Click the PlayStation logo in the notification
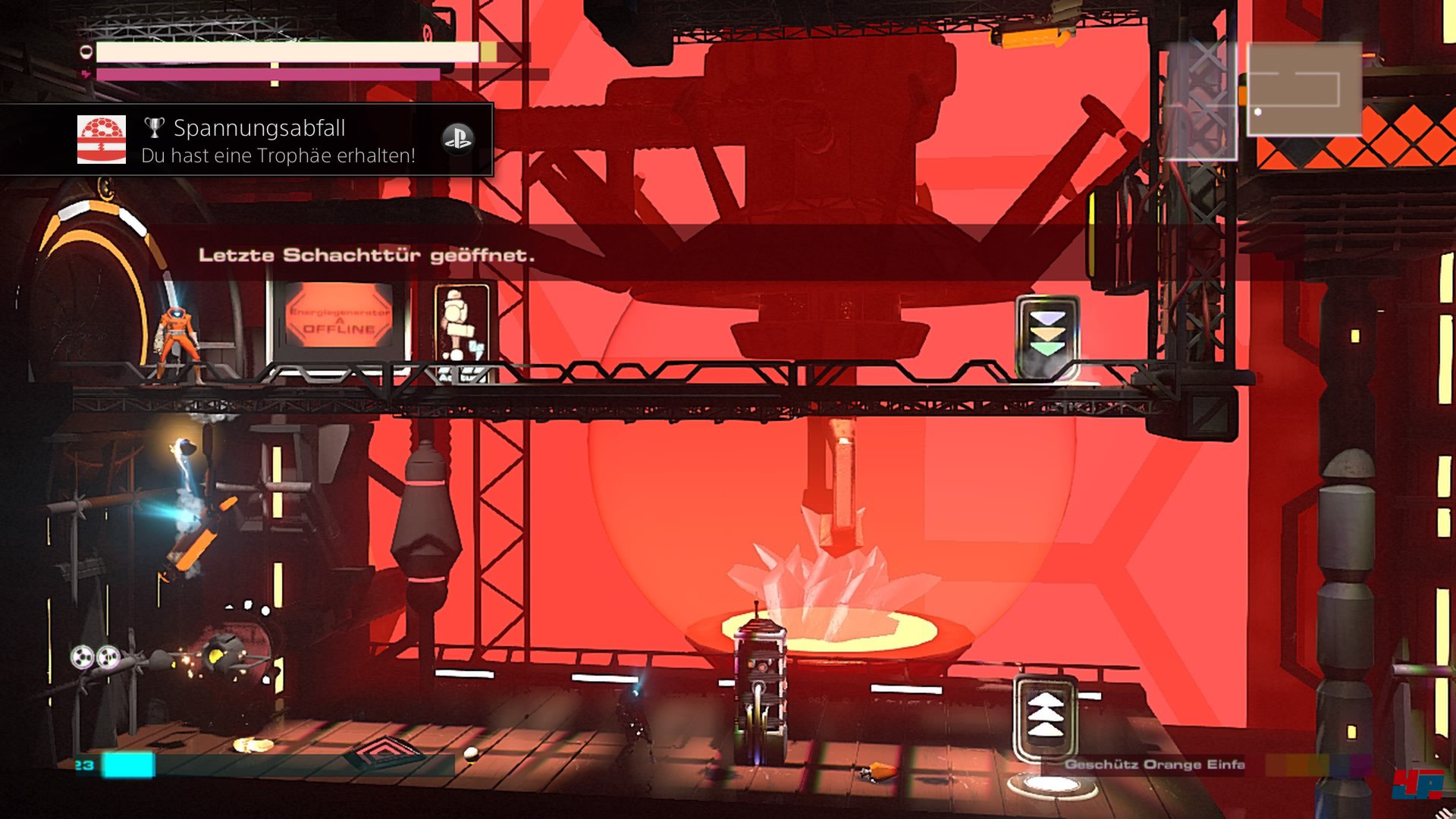The image size is (1456, 819). [457, 139]
